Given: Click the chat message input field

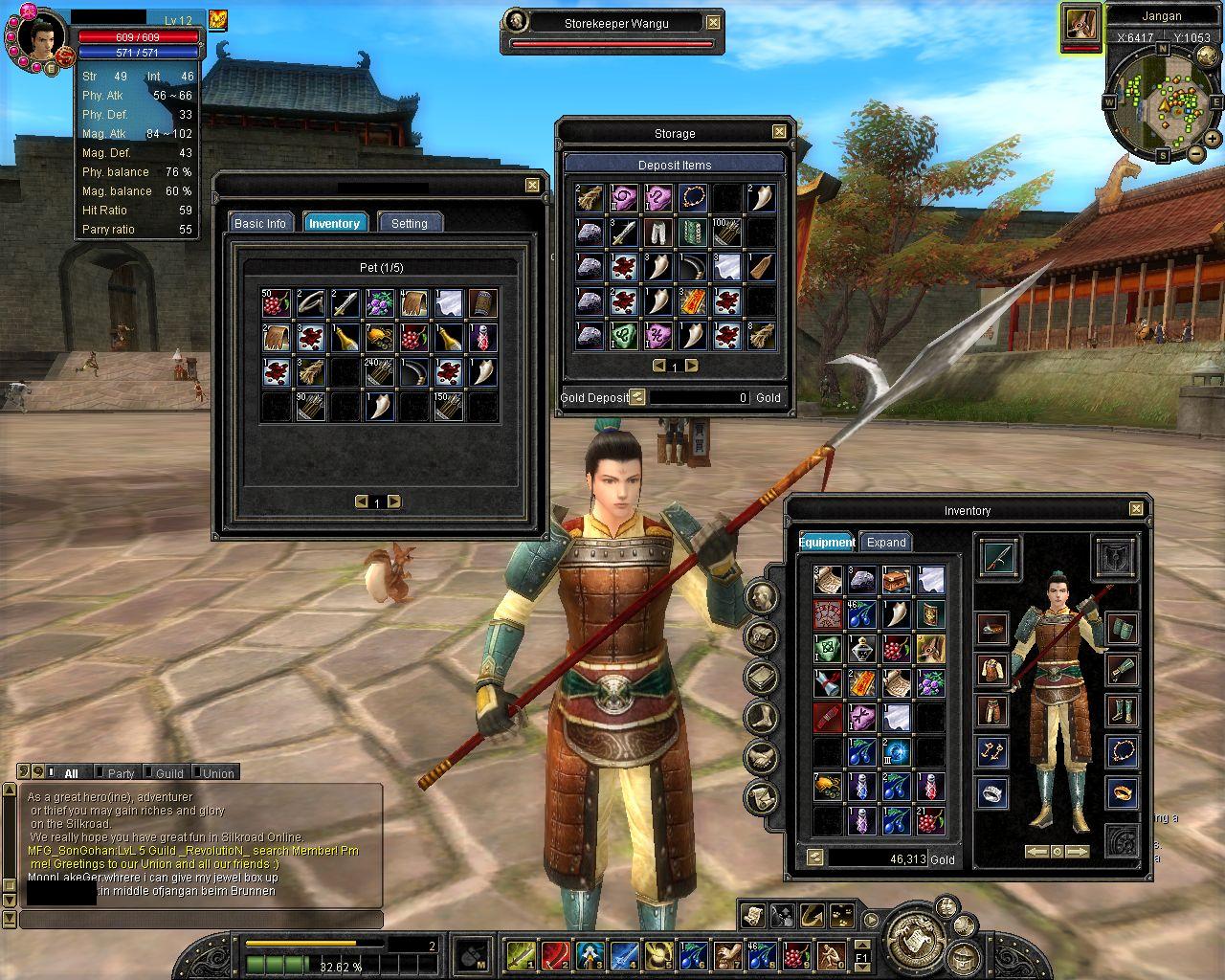Looking at the screenshot, I should 201,920.
